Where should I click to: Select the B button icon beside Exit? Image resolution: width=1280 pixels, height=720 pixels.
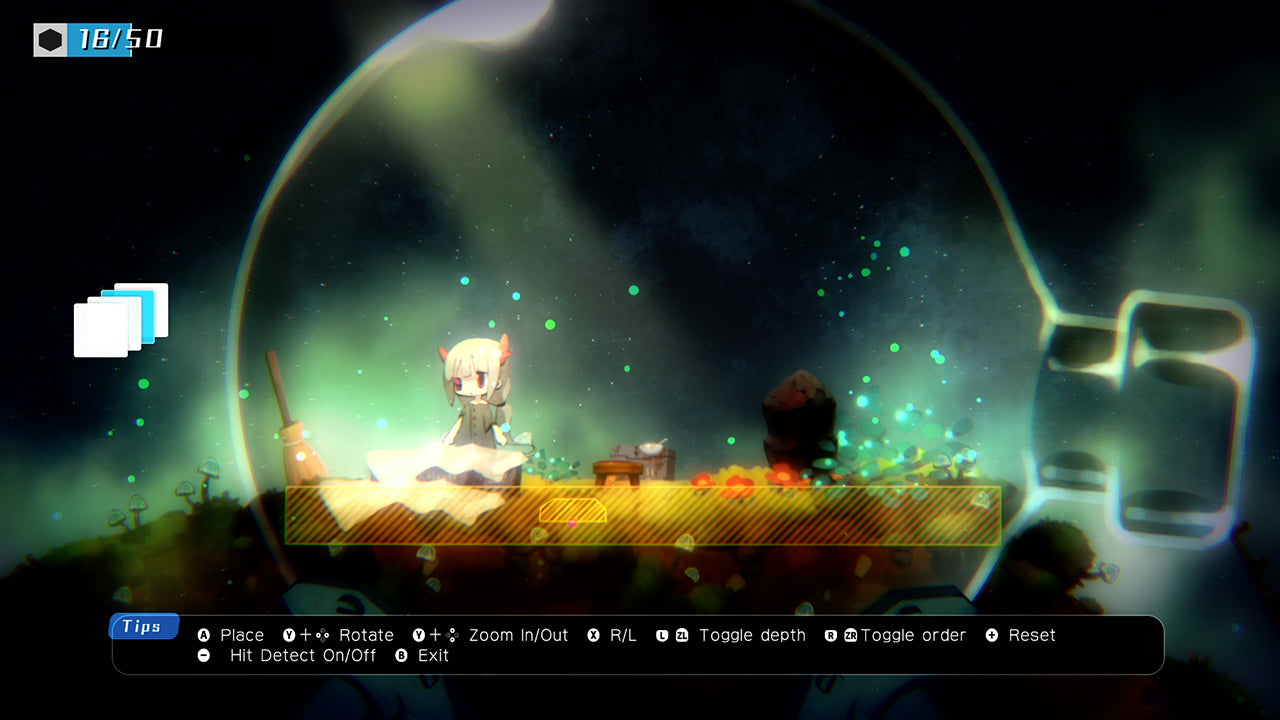[402, 656]
